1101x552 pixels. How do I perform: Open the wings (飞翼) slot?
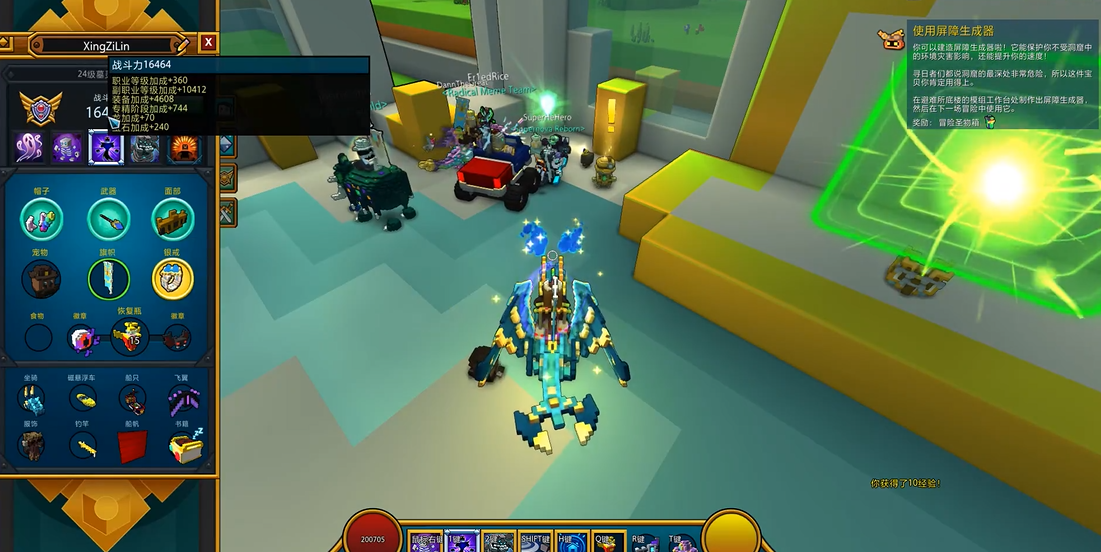[x=182, y=399]
